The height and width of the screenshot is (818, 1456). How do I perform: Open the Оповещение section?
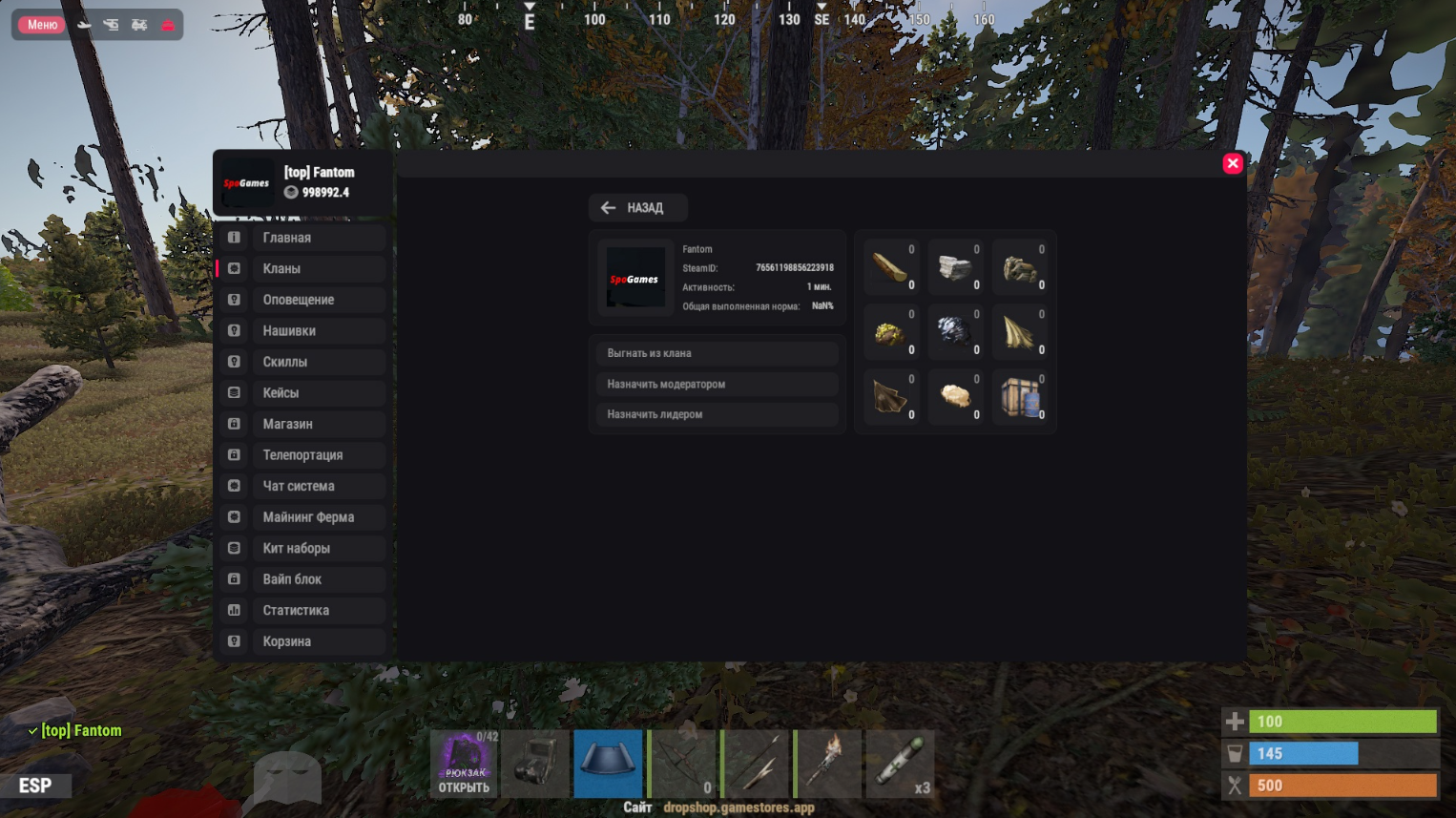[x=302, y=300]
